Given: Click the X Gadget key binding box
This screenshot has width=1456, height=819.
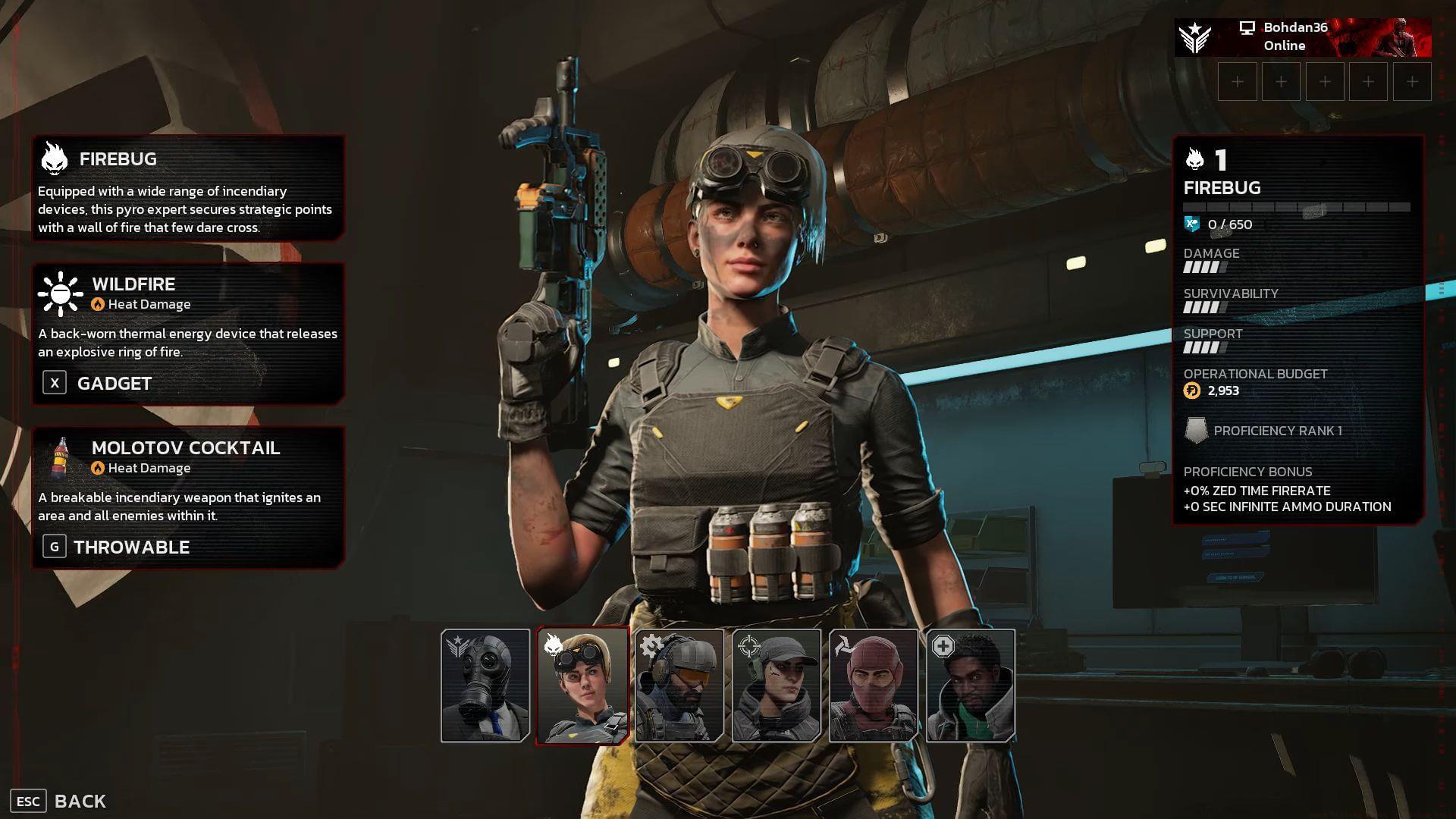Looking at the screenshot, I should (x=53, y=383).
